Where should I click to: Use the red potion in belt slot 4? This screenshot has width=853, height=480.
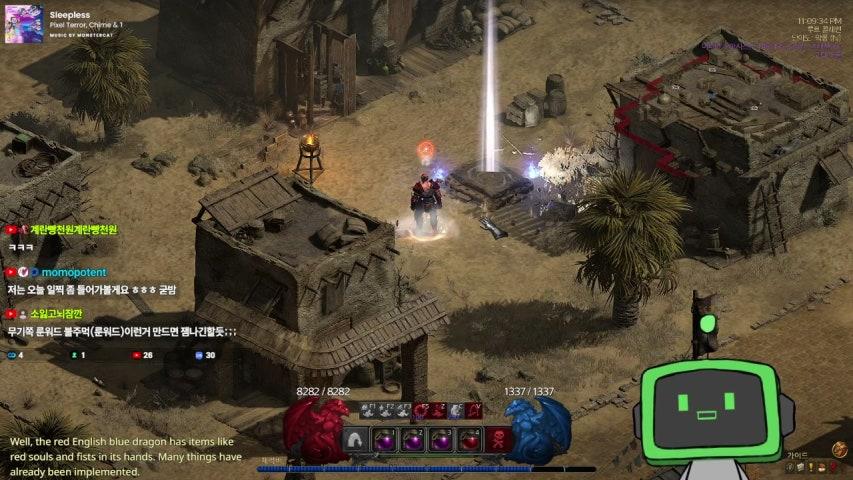pos(469,439)
